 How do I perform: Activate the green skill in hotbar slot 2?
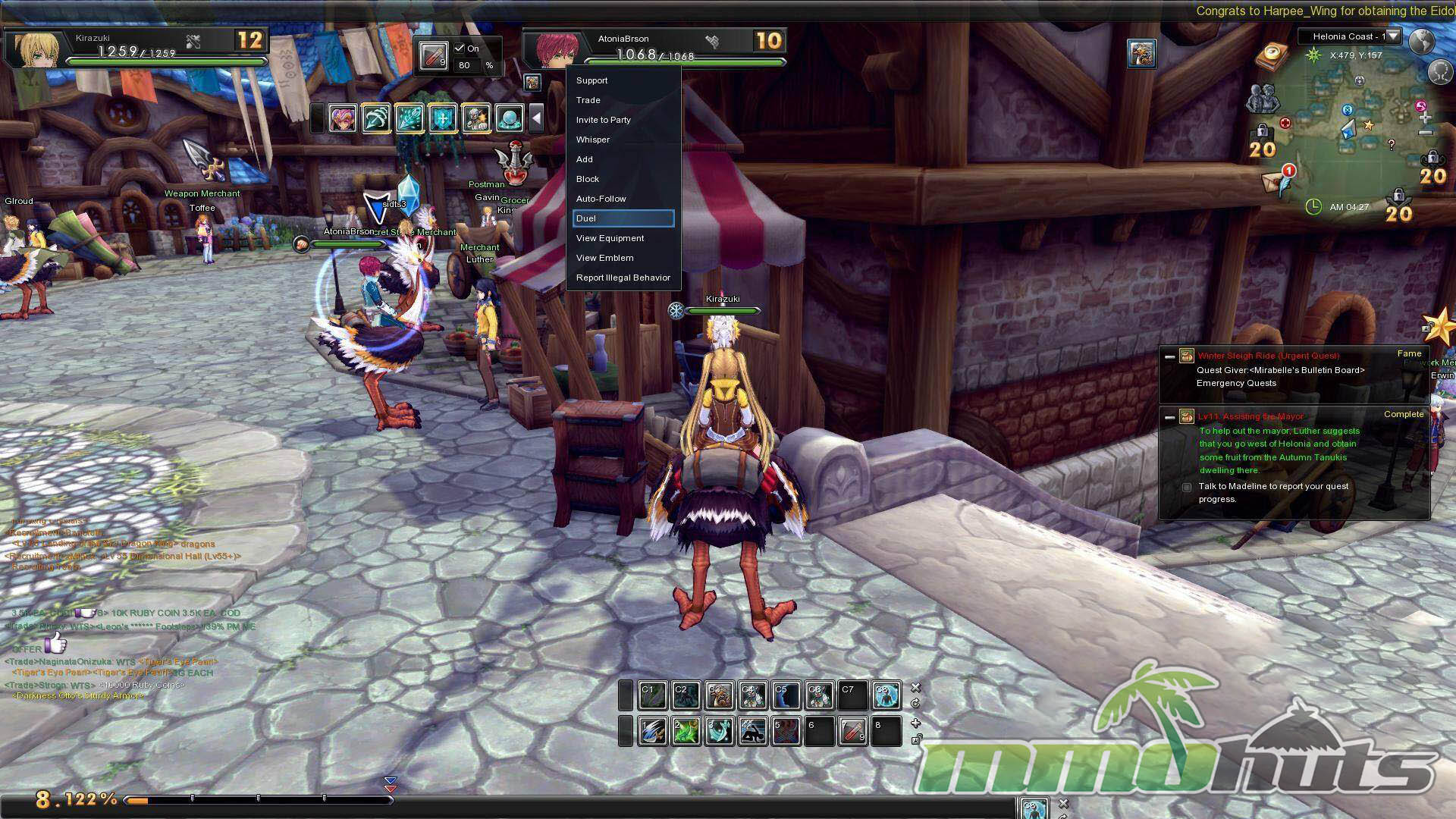tap(686, 731)
